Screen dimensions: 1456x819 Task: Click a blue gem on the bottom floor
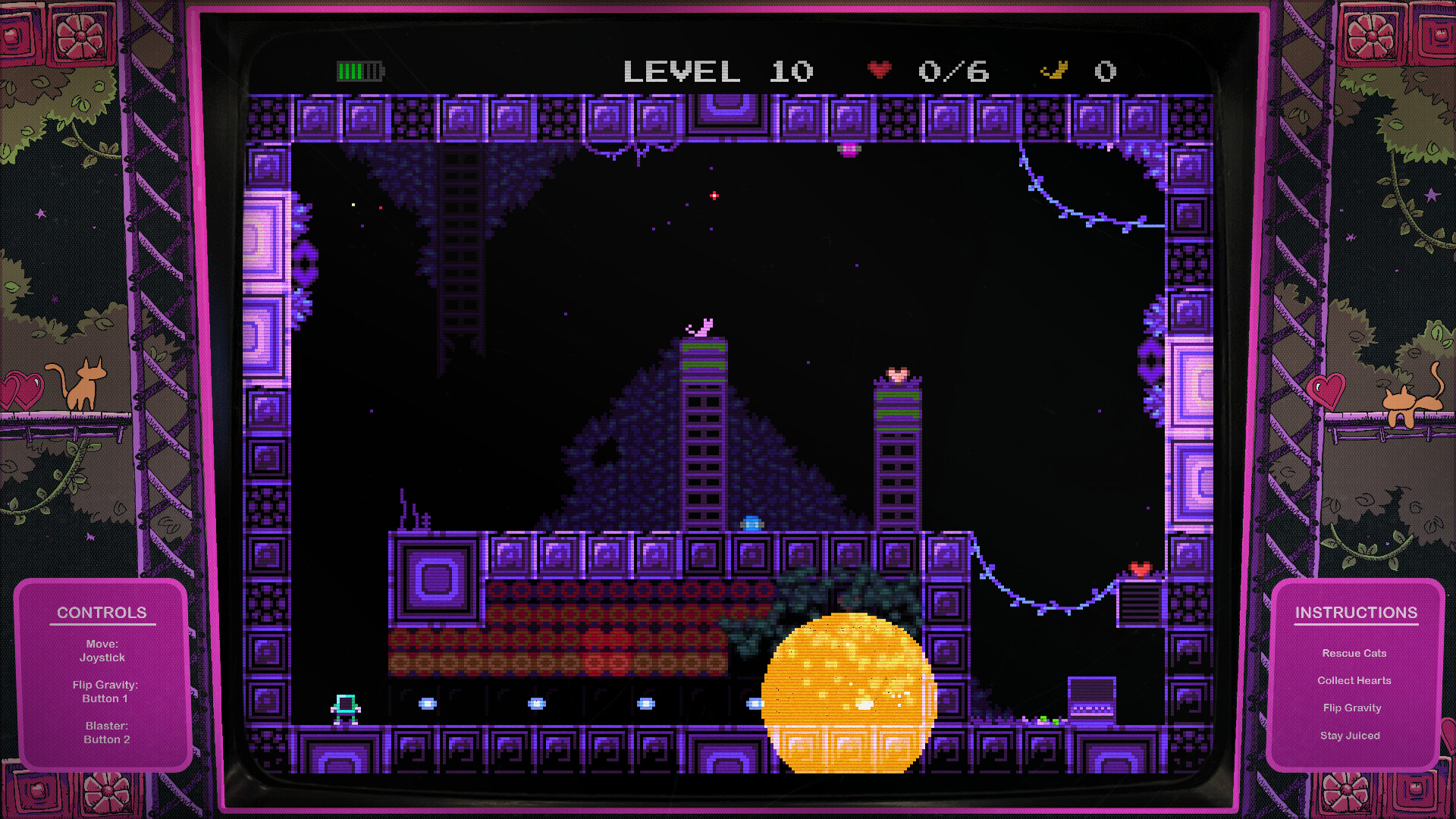pyautogui.click(x=427, y=701)
